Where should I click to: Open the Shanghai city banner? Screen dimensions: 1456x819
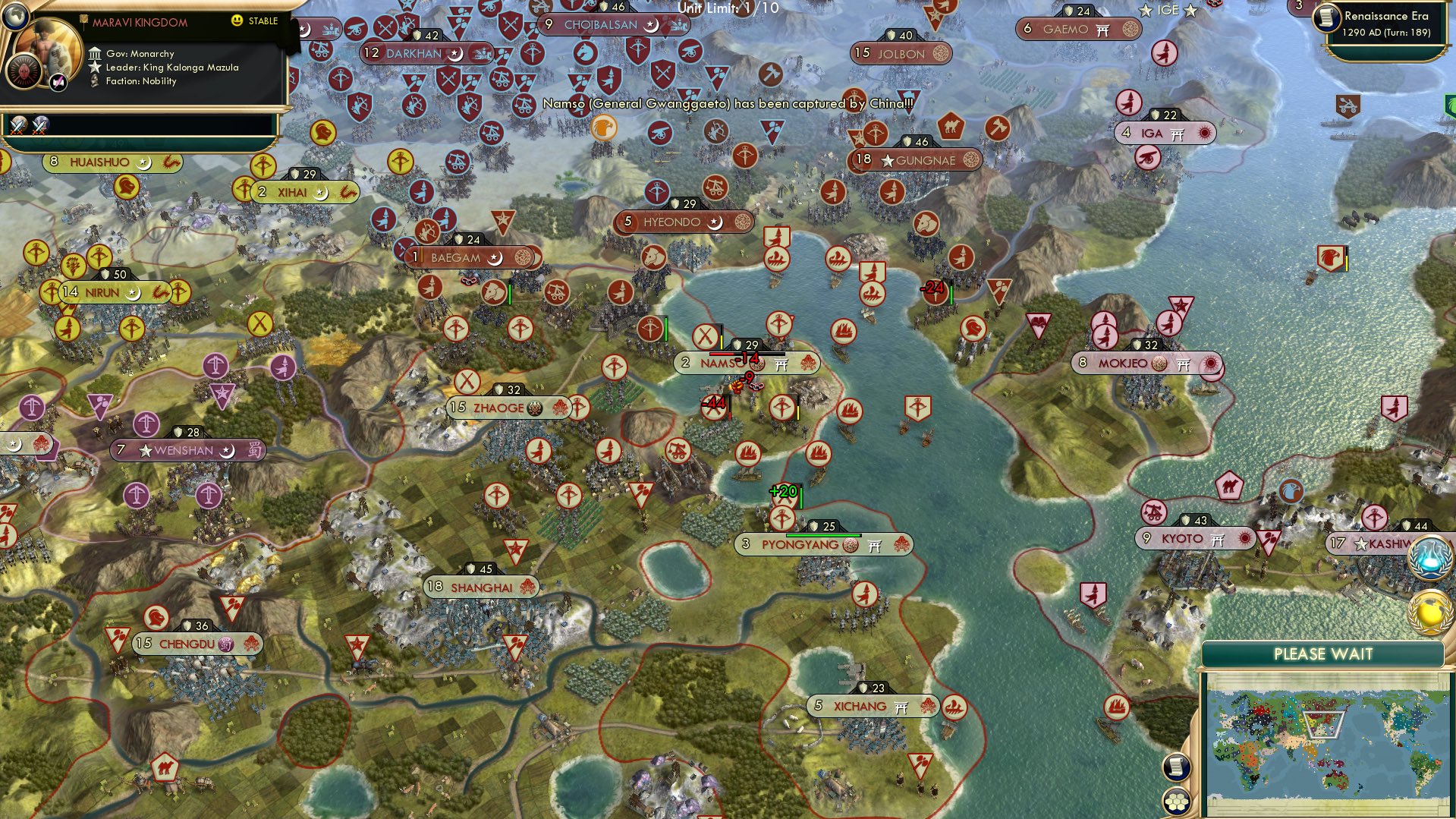click(481, 585)
